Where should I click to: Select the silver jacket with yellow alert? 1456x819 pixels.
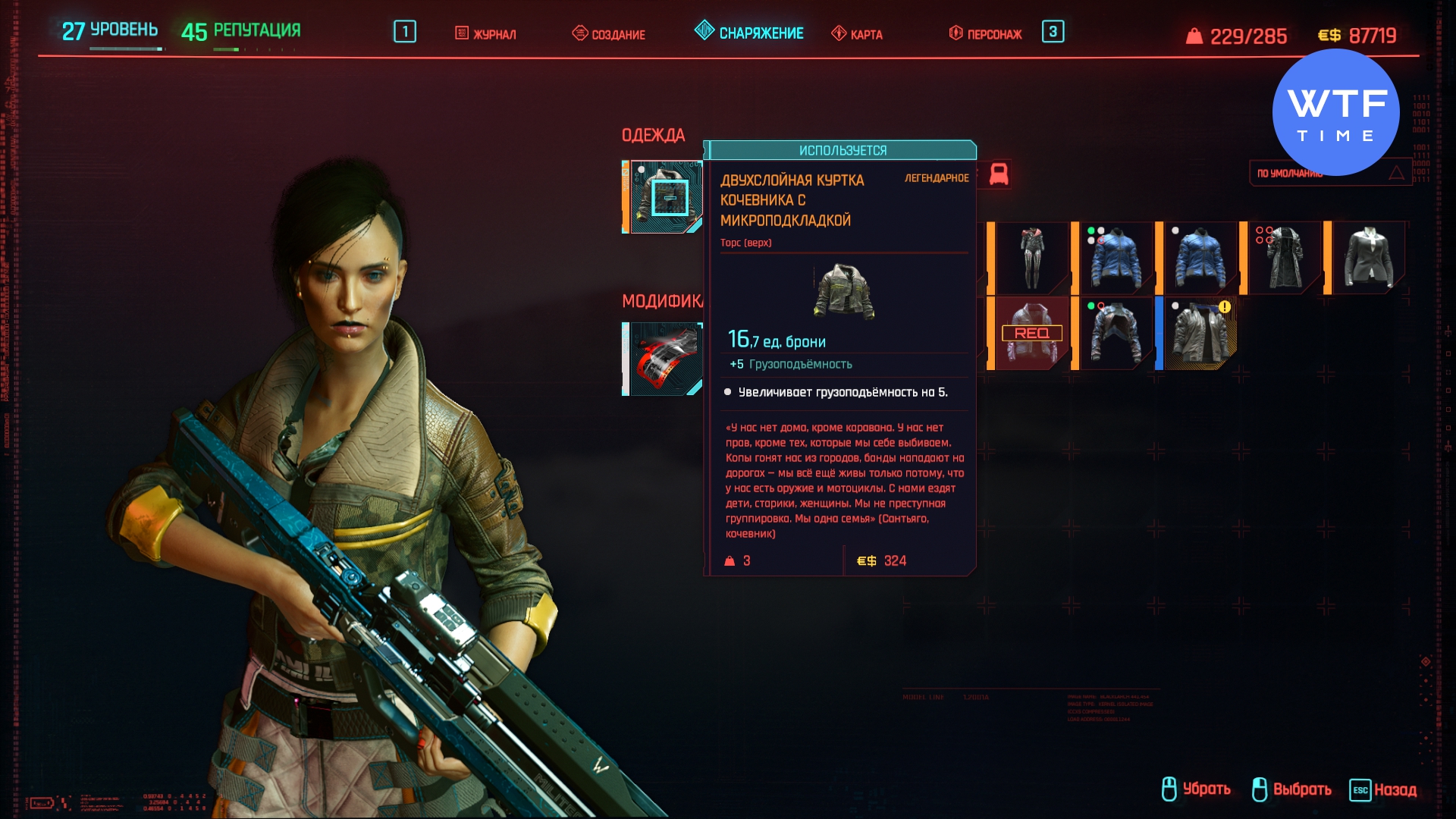click(1200, 334)
